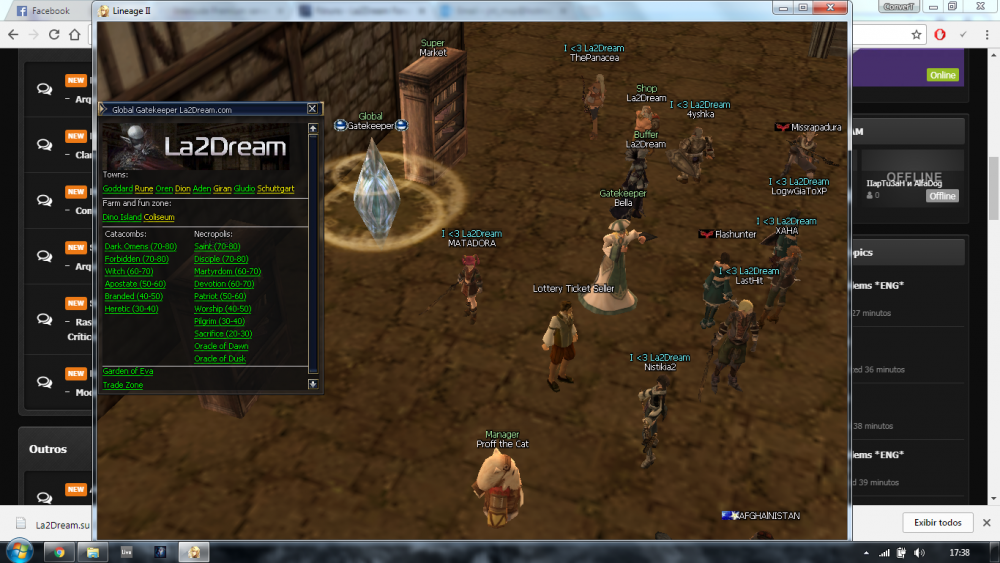This screenshot has height=563, width=1000.
Task: Select Schuttgart from the towns list
Action: 275,188
